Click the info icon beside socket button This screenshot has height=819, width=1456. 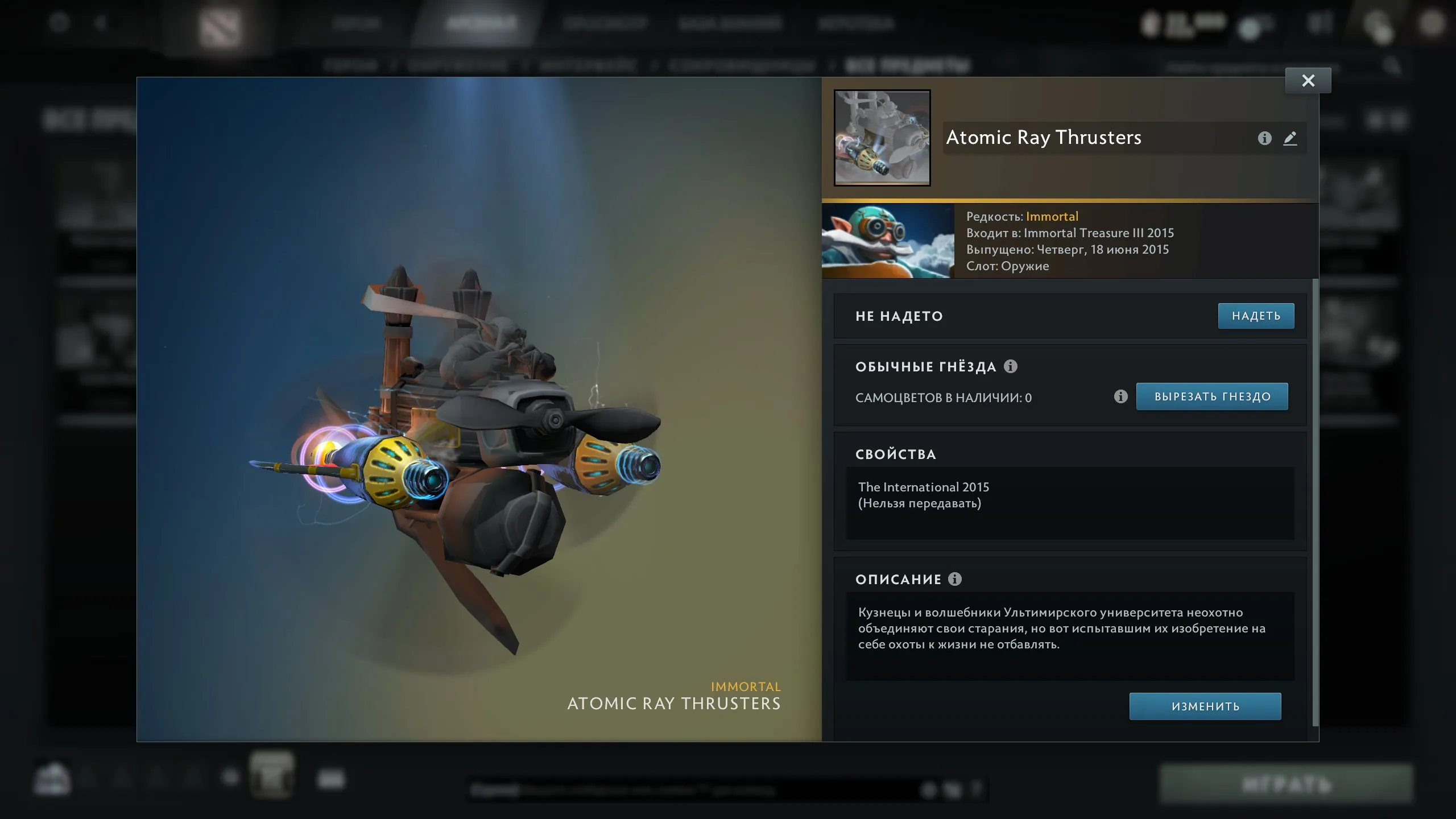(1120, 396)
